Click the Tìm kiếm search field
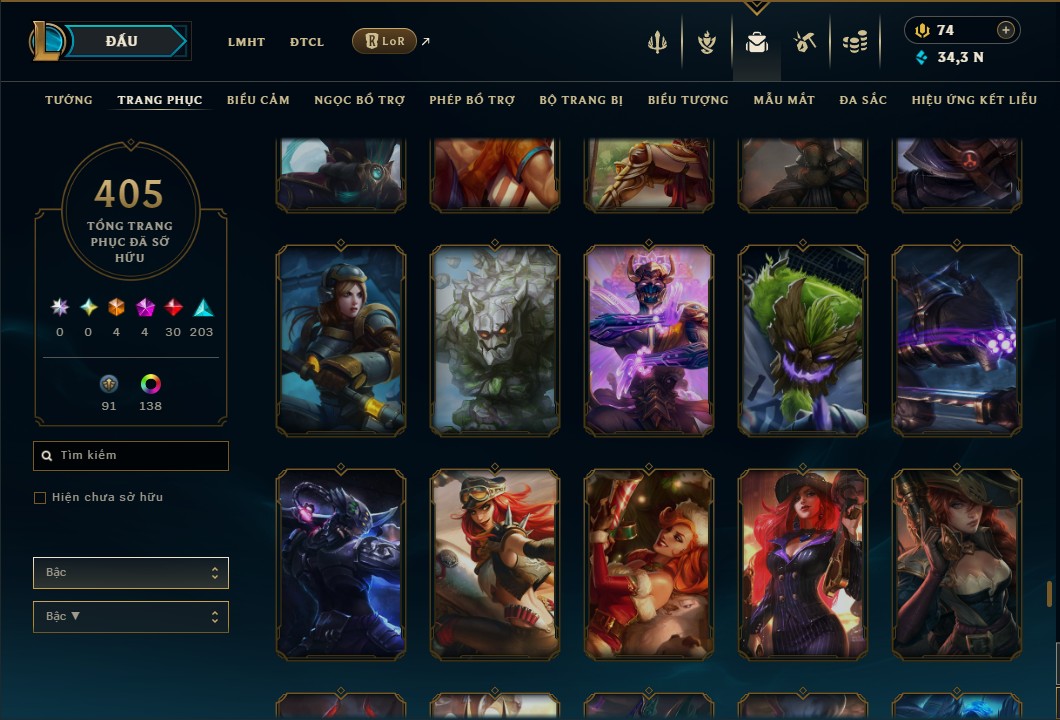This screenshot has width=1060, height=720. click(131, 456)
